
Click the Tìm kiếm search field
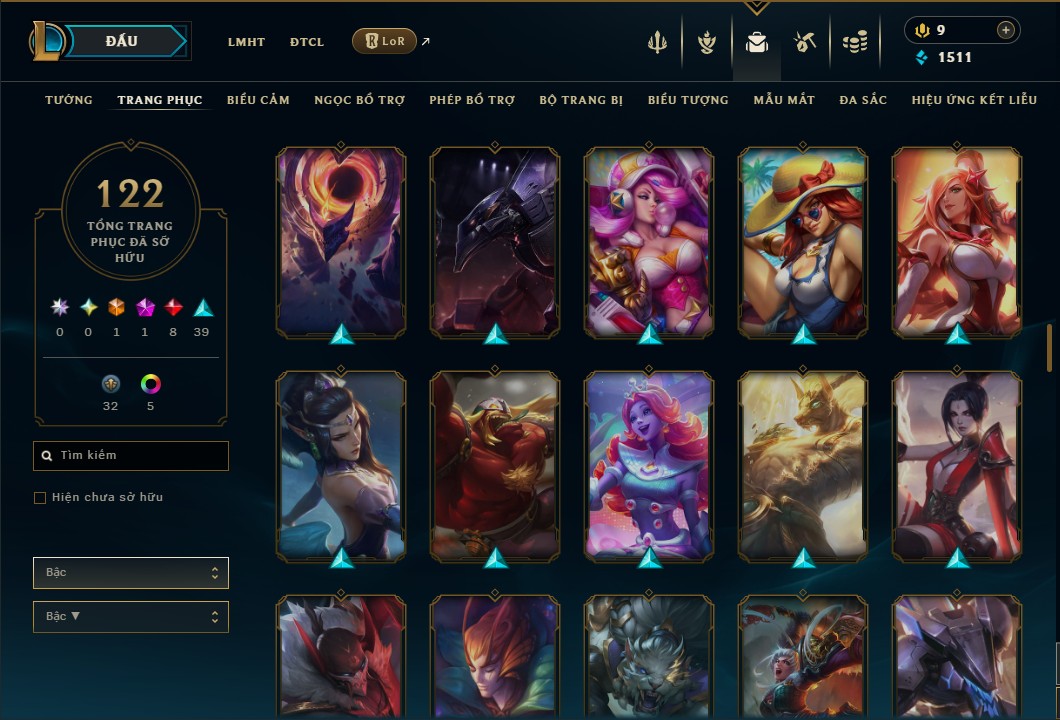coord(140,456)
